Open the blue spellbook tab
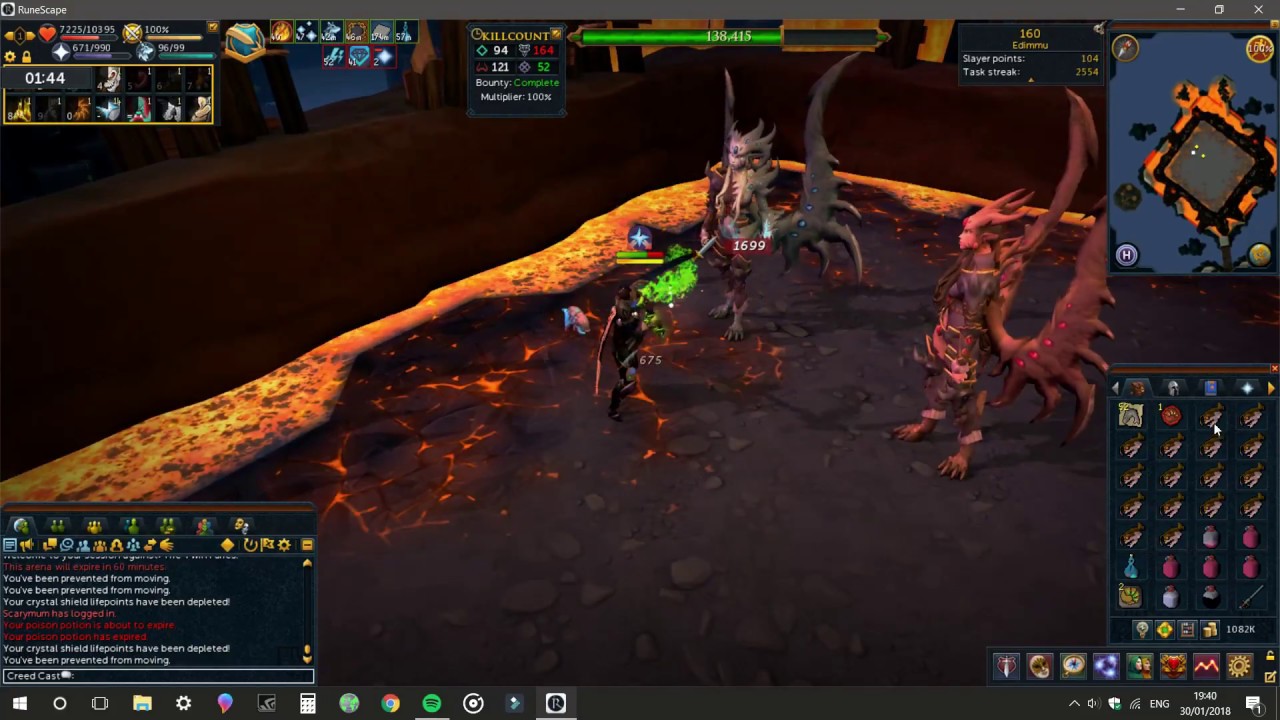The height and width of the screenshot is (720, 1280). 1210,388
